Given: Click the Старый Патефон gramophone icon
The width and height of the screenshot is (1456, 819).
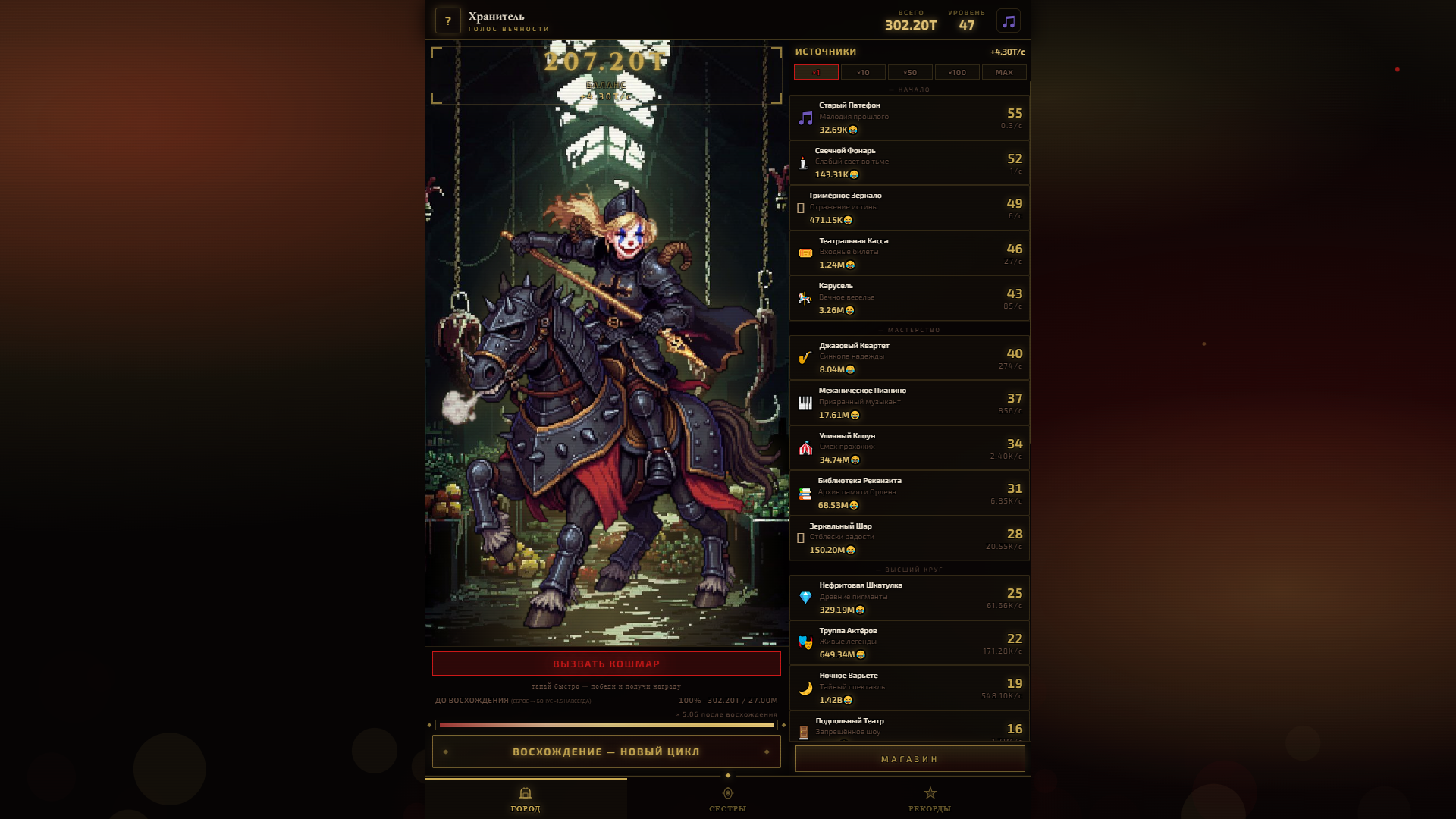Looking at the screenshot, I should tap(804, 118).
